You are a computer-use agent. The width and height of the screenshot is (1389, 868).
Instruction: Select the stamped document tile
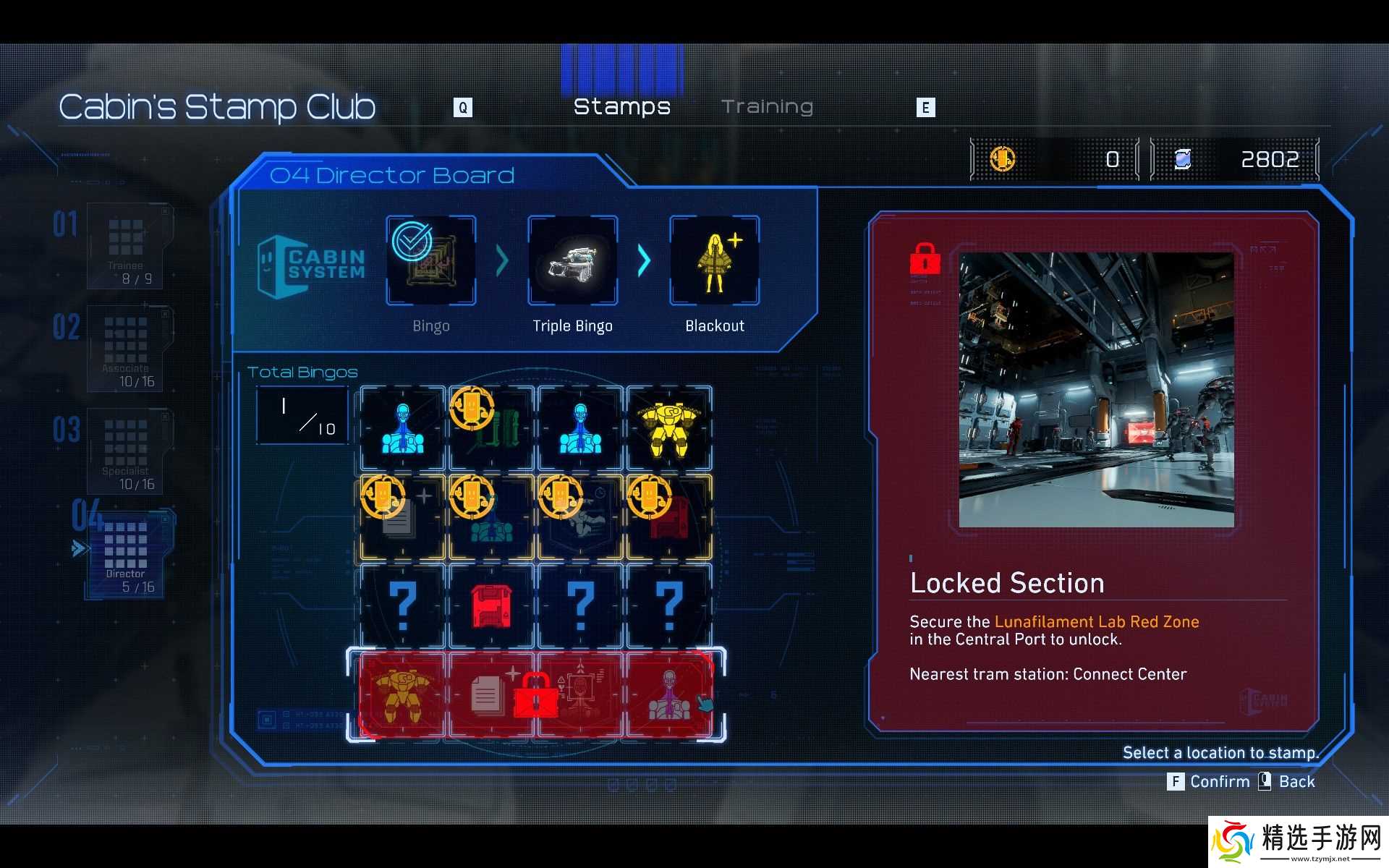coord(403,517)
